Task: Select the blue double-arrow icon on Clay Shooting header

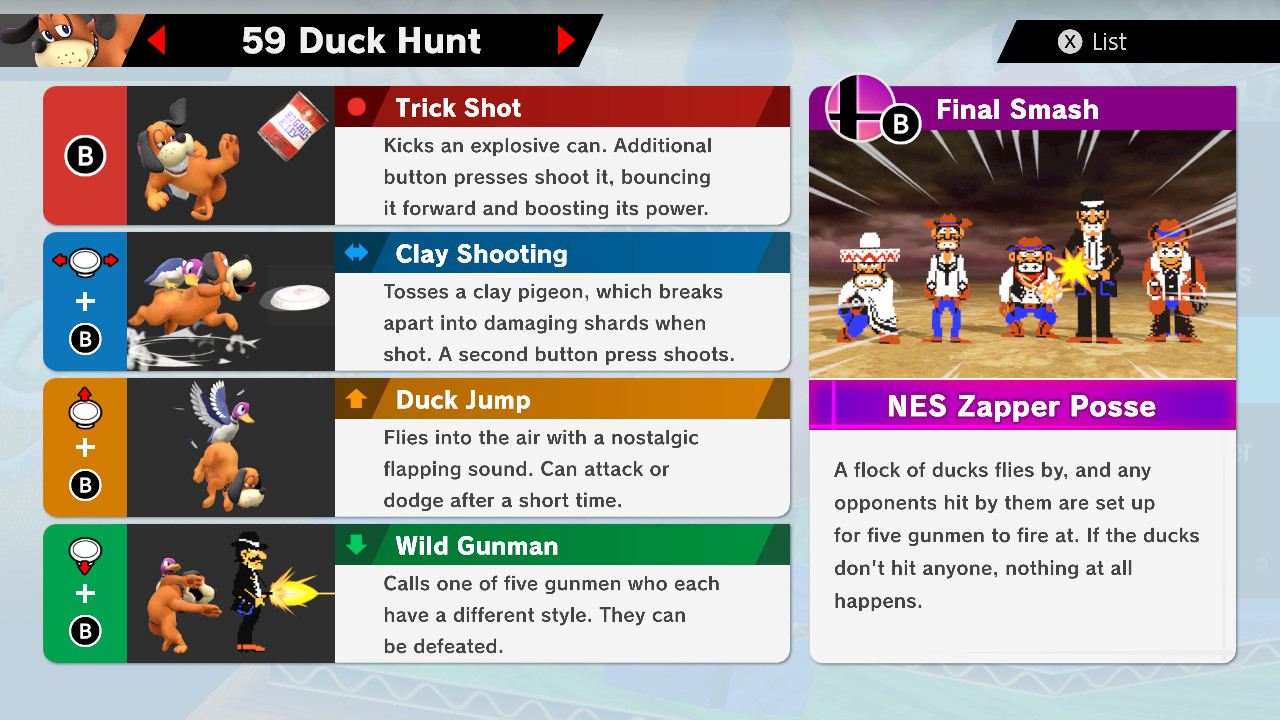Action: tap(357, 253)
